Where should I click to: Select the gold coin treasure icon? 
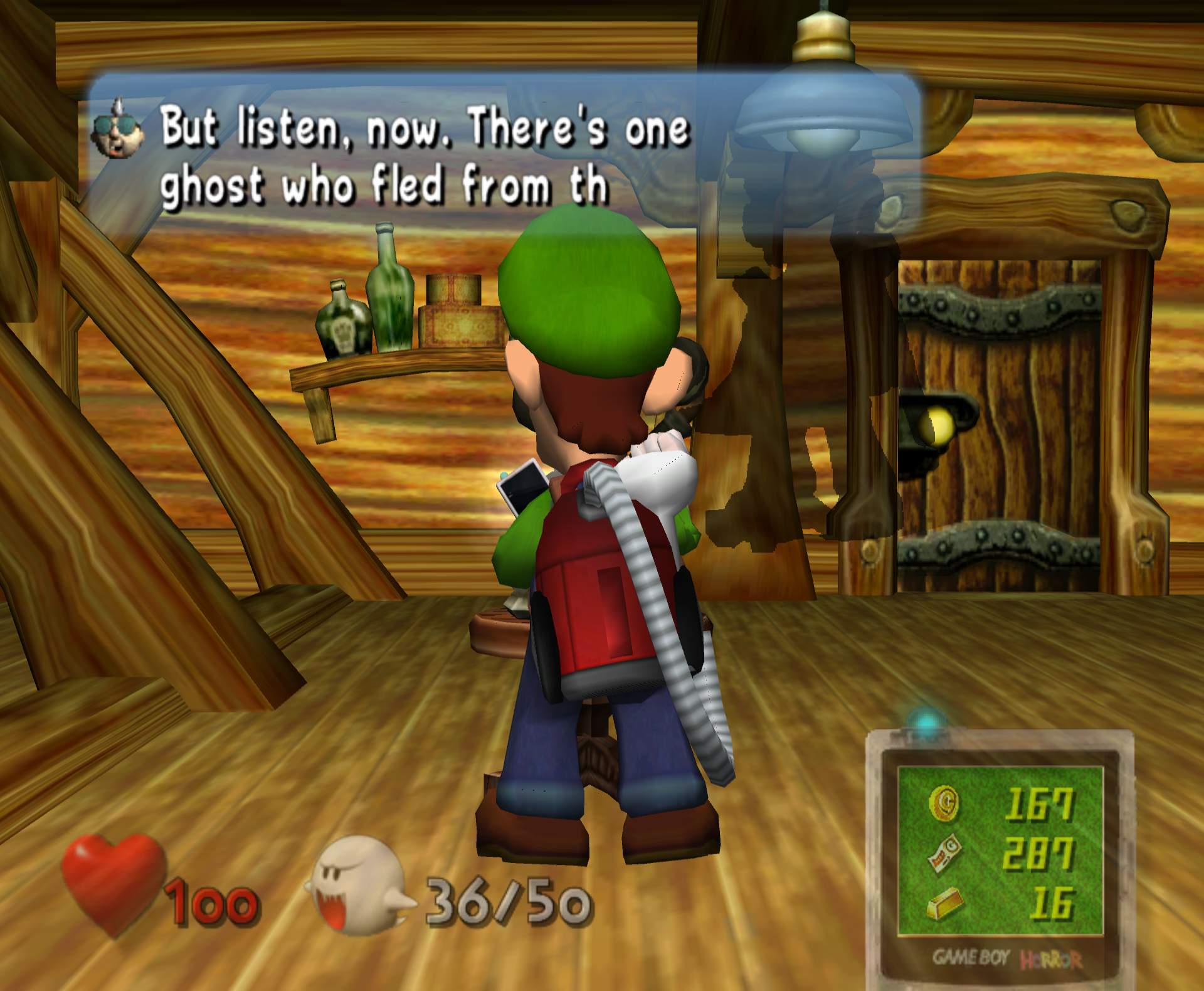click(x=944, y=804)
